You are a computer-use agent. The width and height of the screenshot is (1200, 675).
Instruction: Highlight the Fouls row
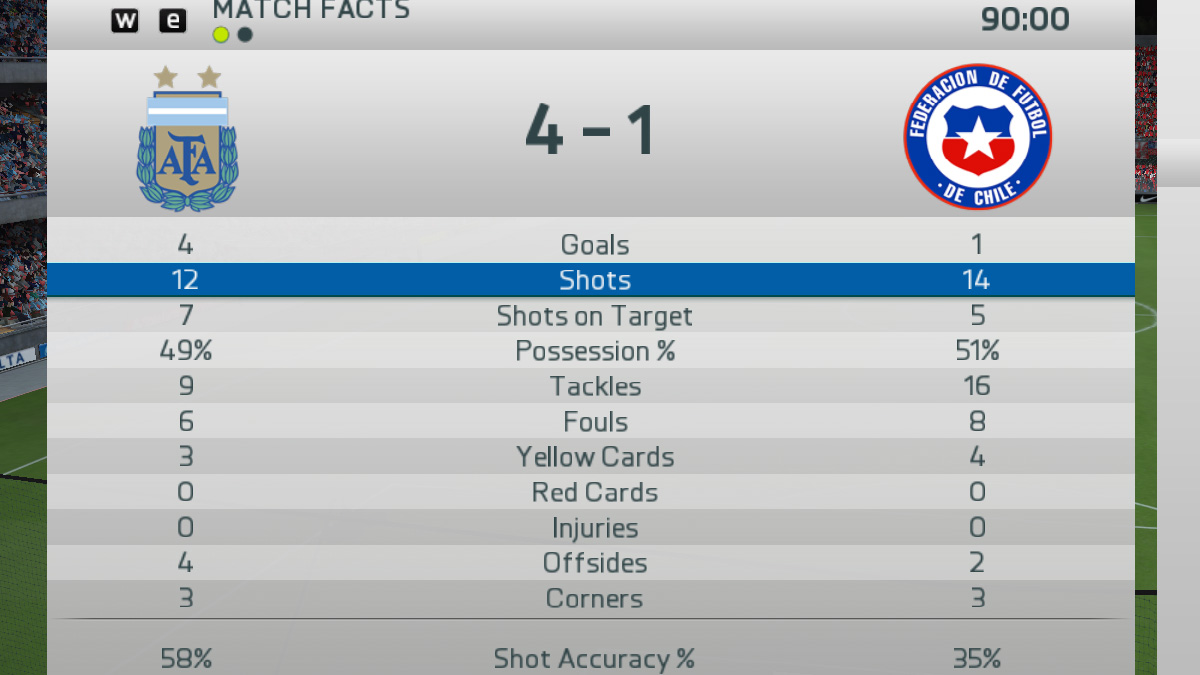595,422
